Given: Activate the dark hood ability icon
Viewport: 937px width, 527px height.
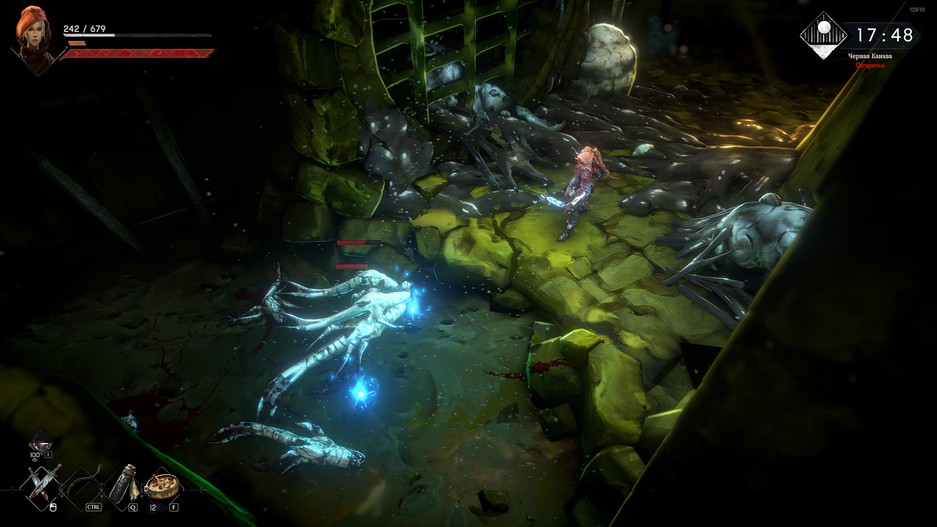Looking at the screenshot, I should 41,441.
